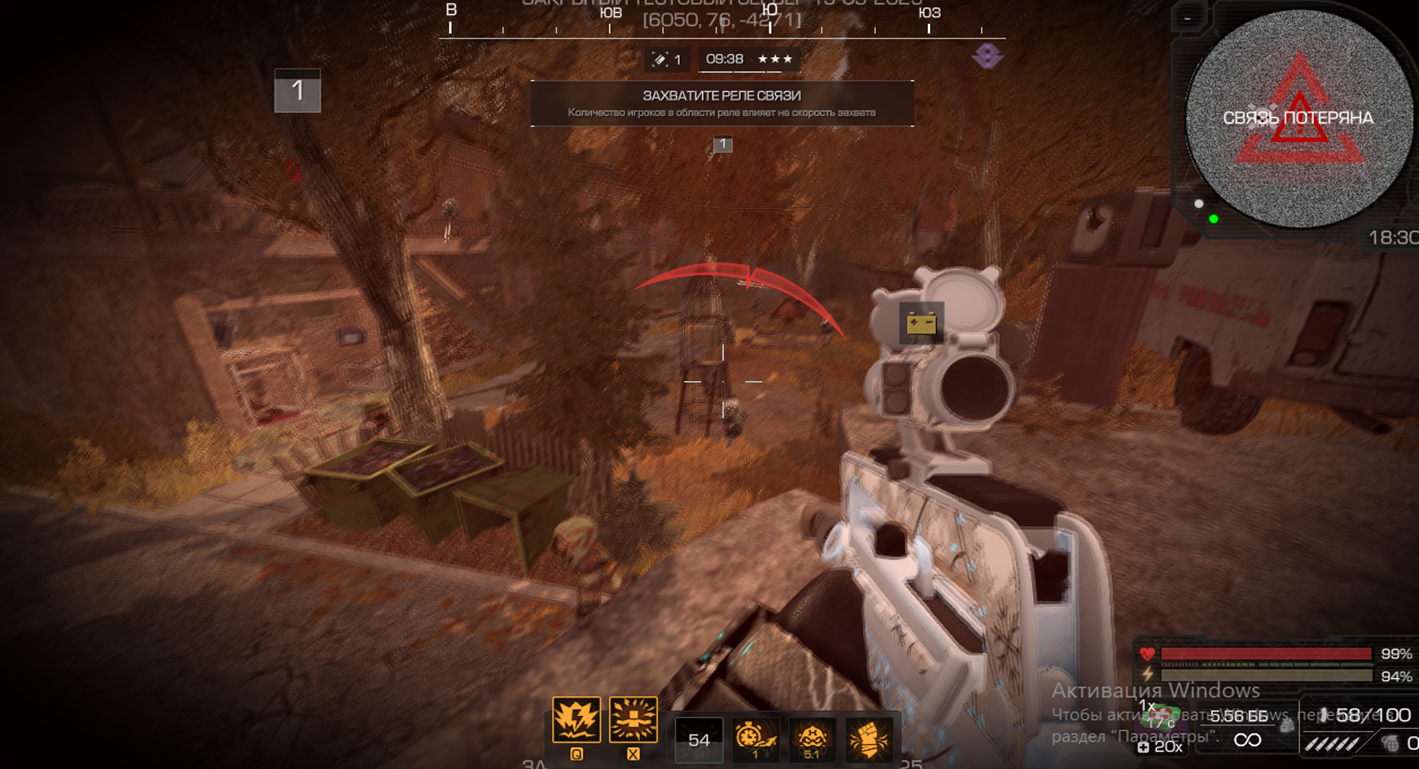Click the minimap's minus zoom button

pos(1188,18)
